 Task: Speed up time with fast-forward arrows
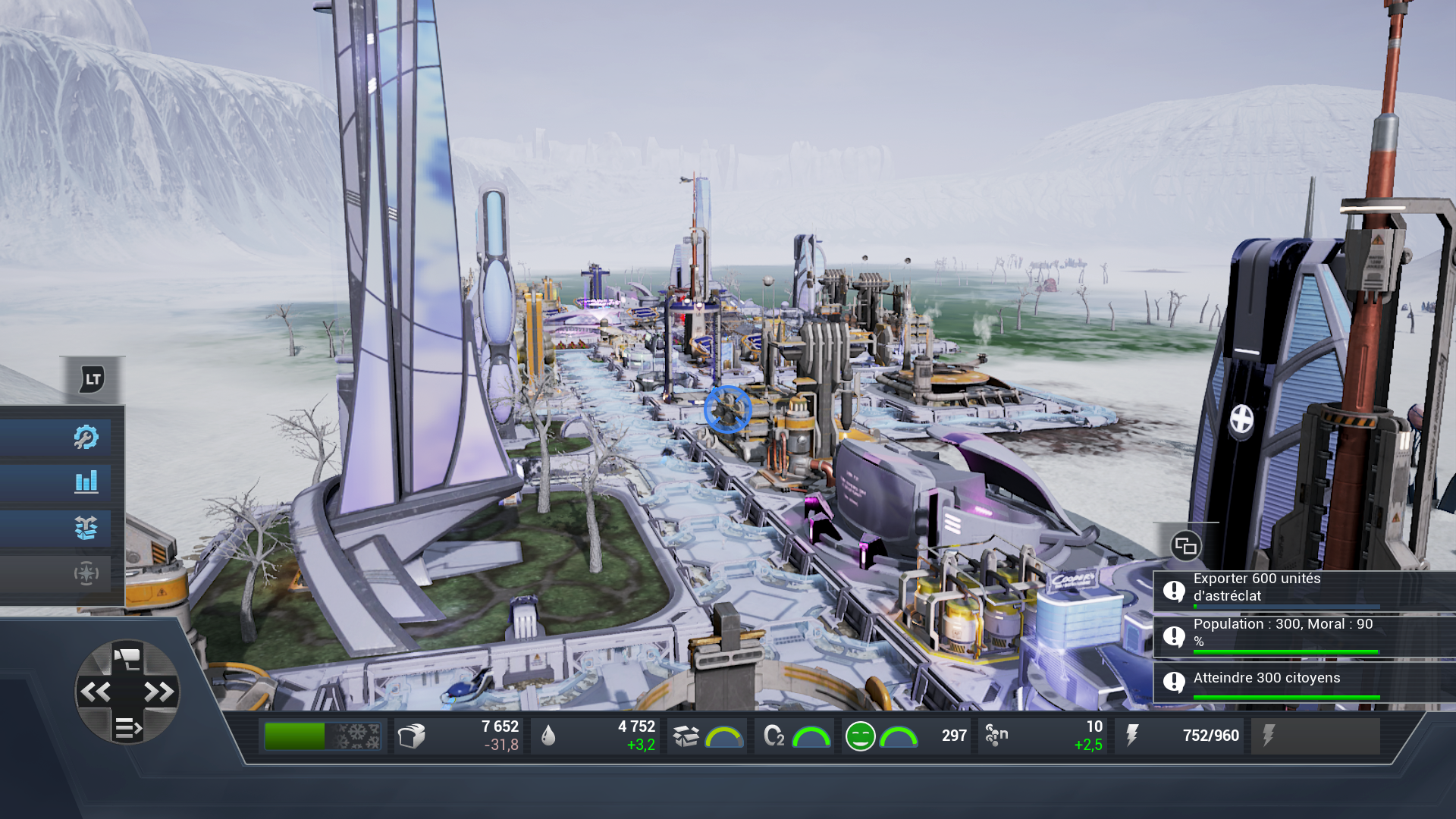pyautogui.click(x=159, y=692)
